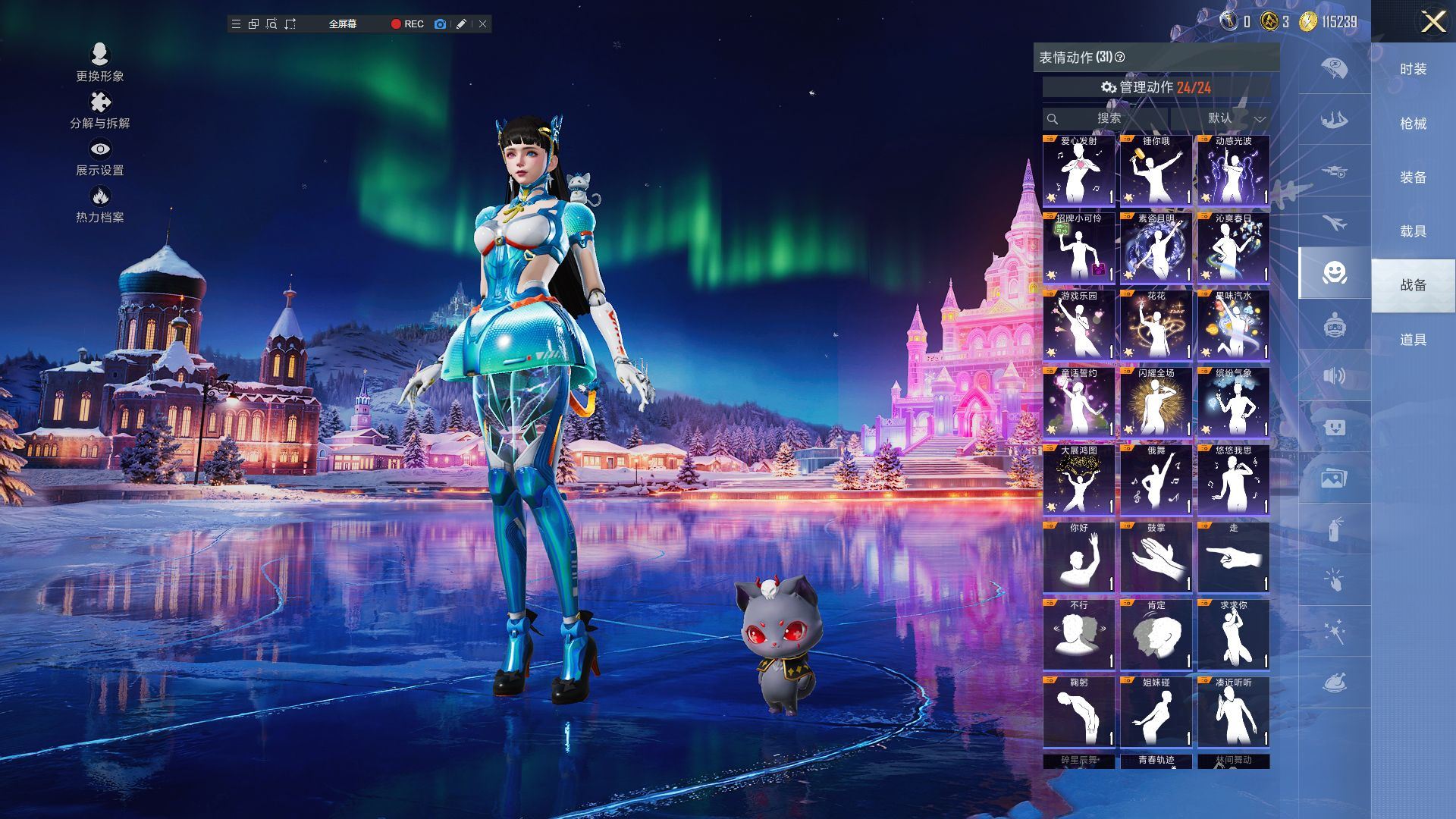1456x819 pixels.
Task: Open the 热力档案 heat profile
Action: pos(99,204)
